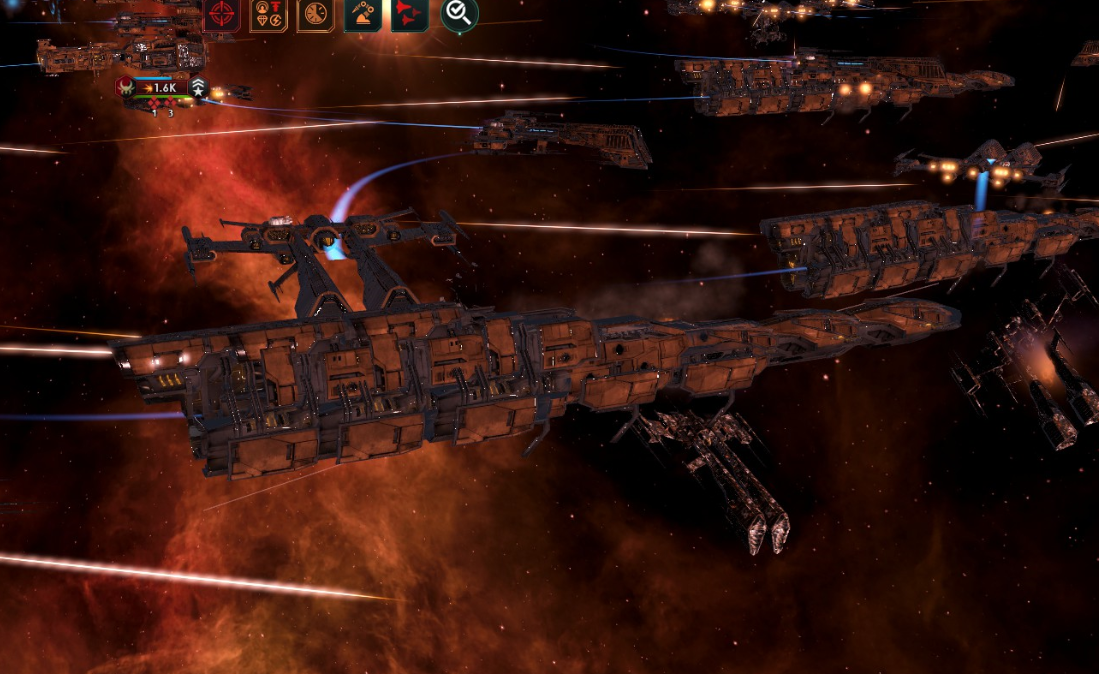Select the orange clock gauge icon
Image resolution: width=1099 pixels, height=674 pixels.
(315, 14)
